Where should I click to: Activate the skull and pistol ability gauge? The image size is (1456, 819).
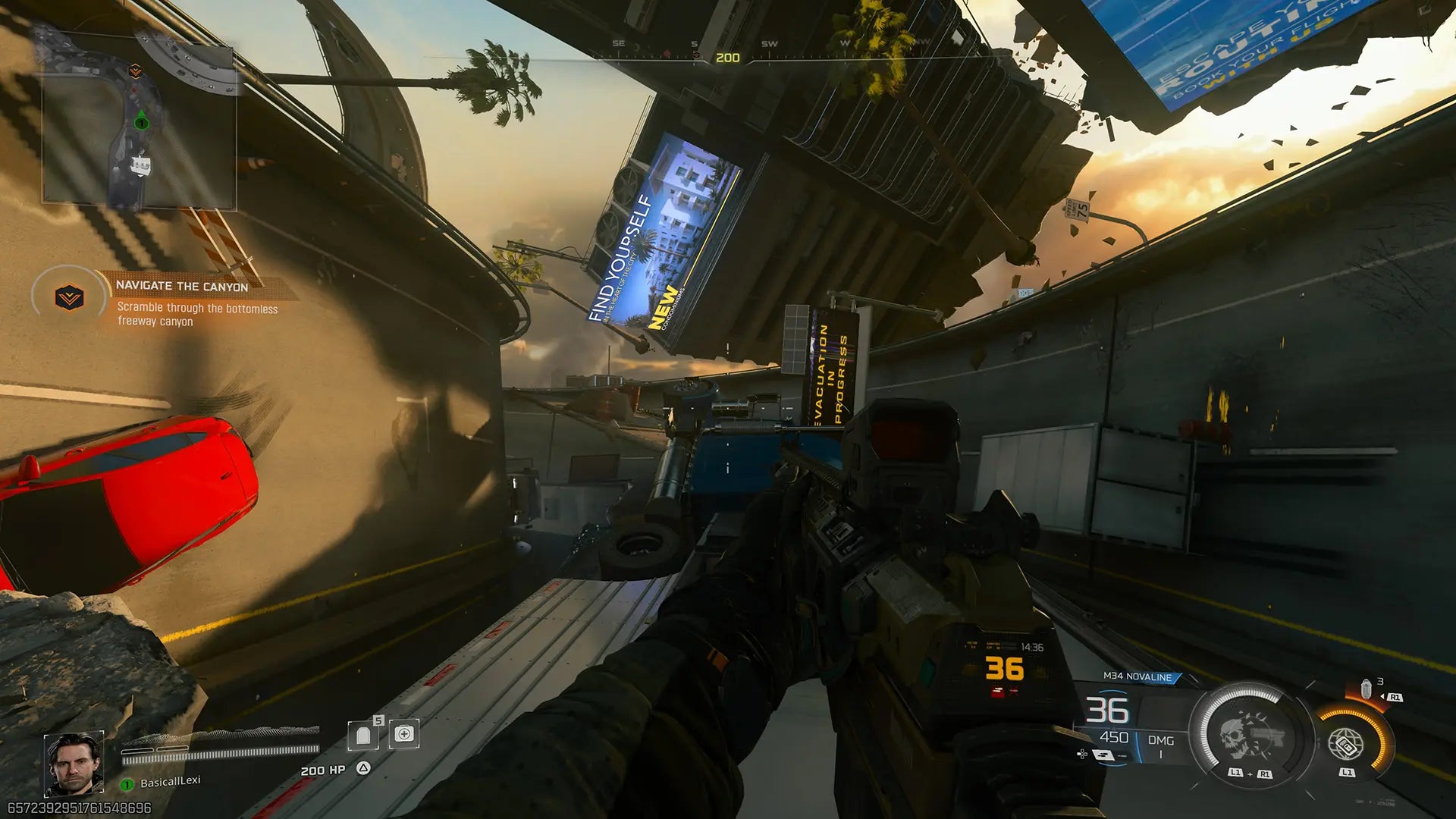tap(1249, 736)
